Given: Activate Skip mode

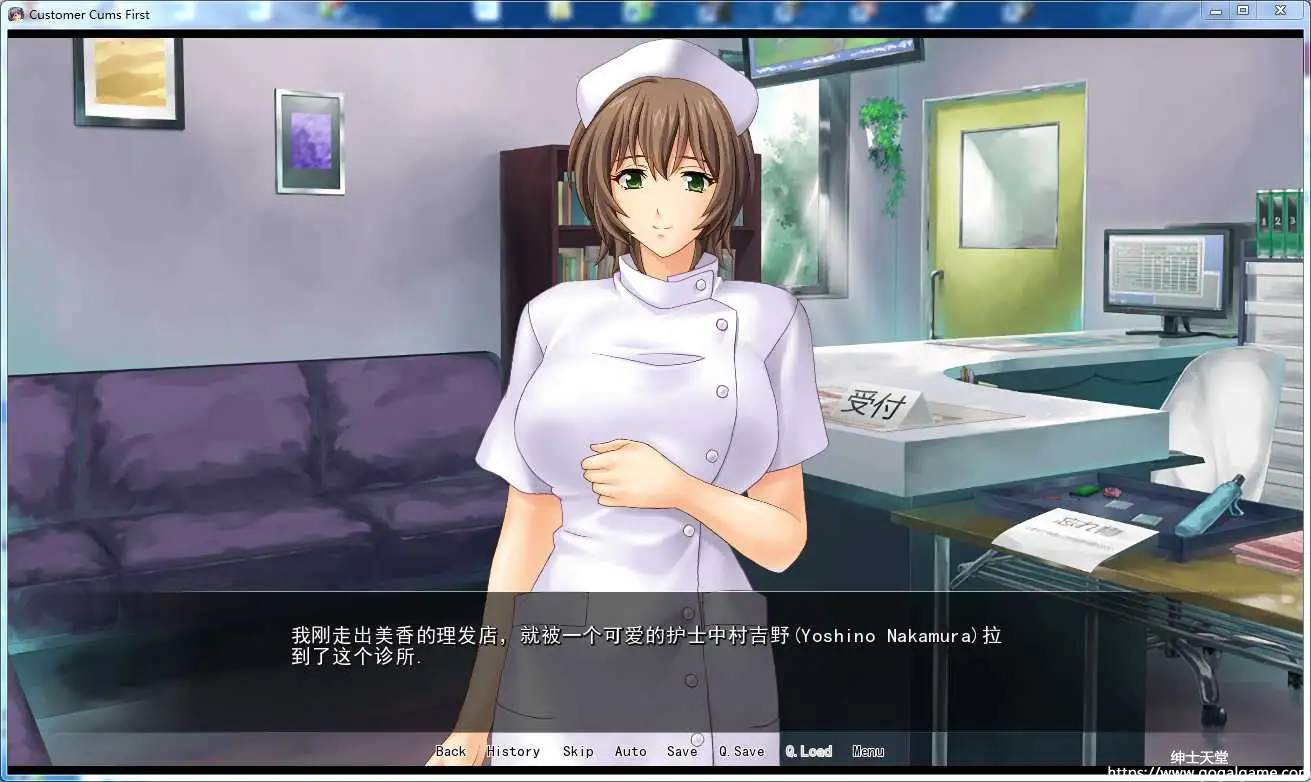Looking at the screenshot, I should click(x=578, y=751).
